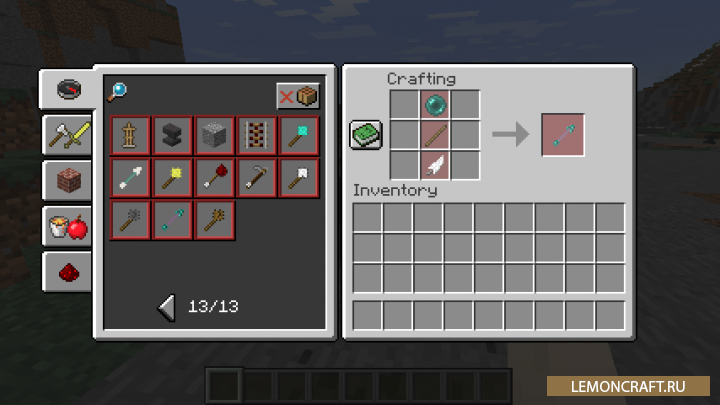720x405 pixels.
Task: Click the ender pearl in the crafting grid
Action: coord(435,105)
